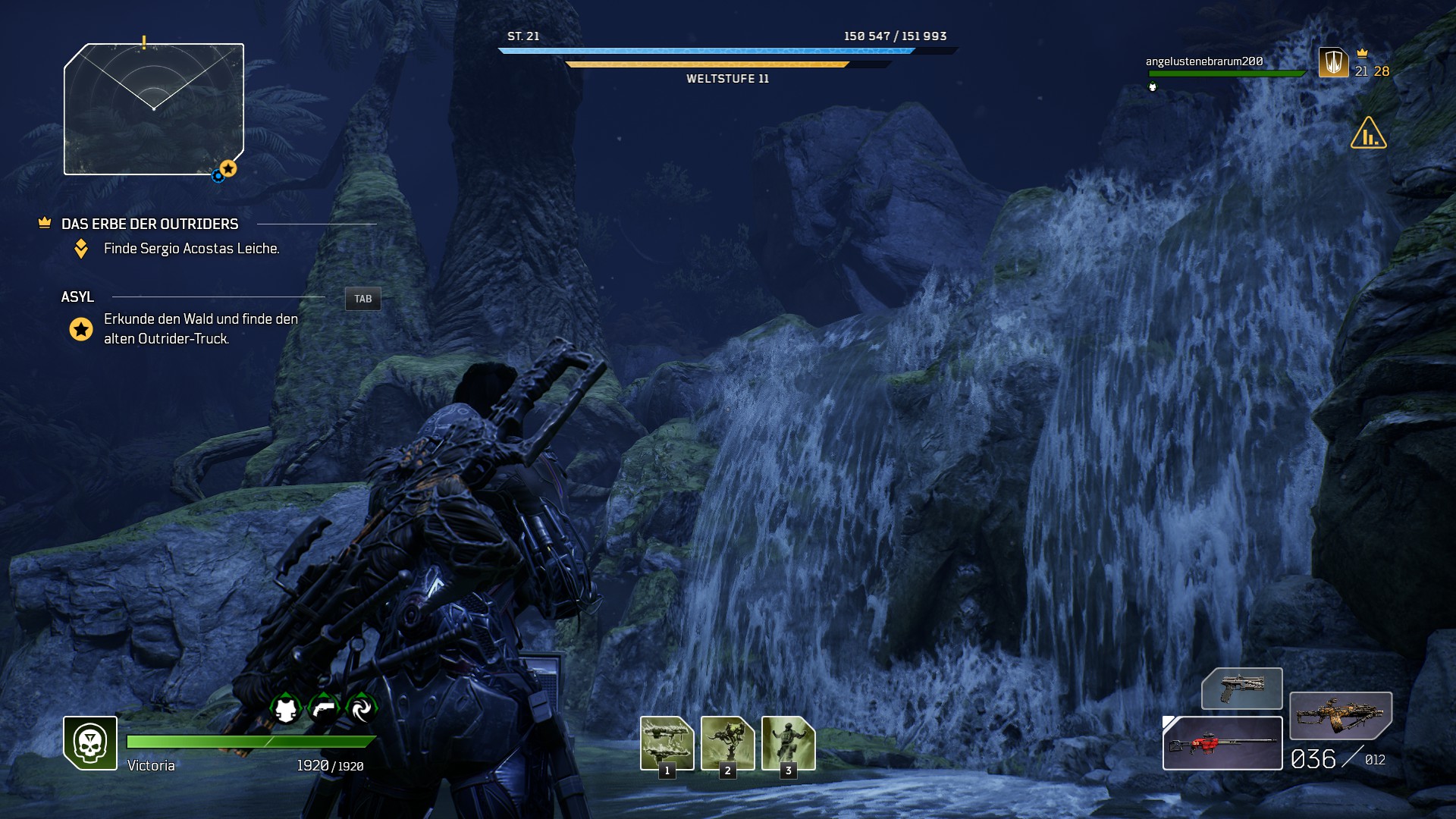
Task: Click the teammate class emblem badge
Action: click(1333, 62)
